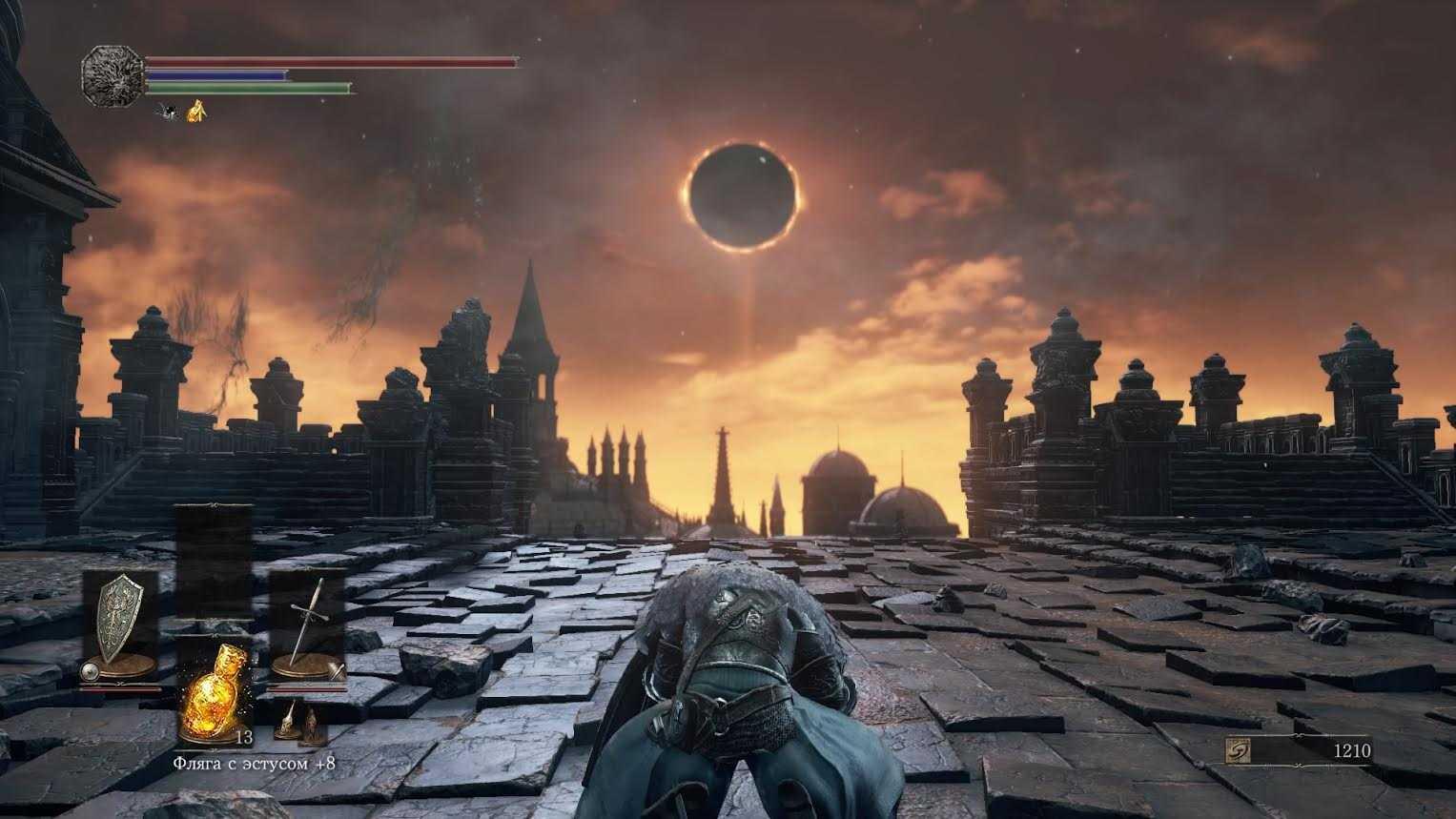
Task: Click the empty spell slot above the flask
Action: 215,563
